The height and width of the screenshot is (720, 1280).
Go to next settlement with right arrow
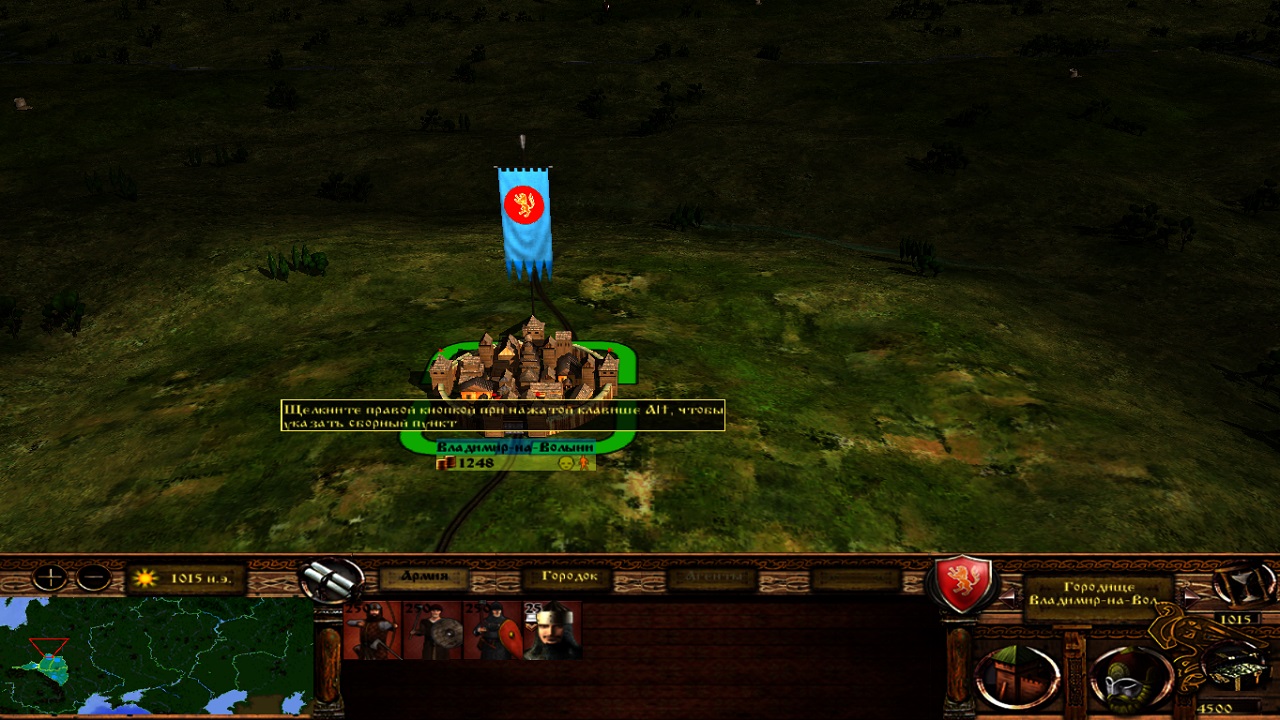tap(1189, 594)
